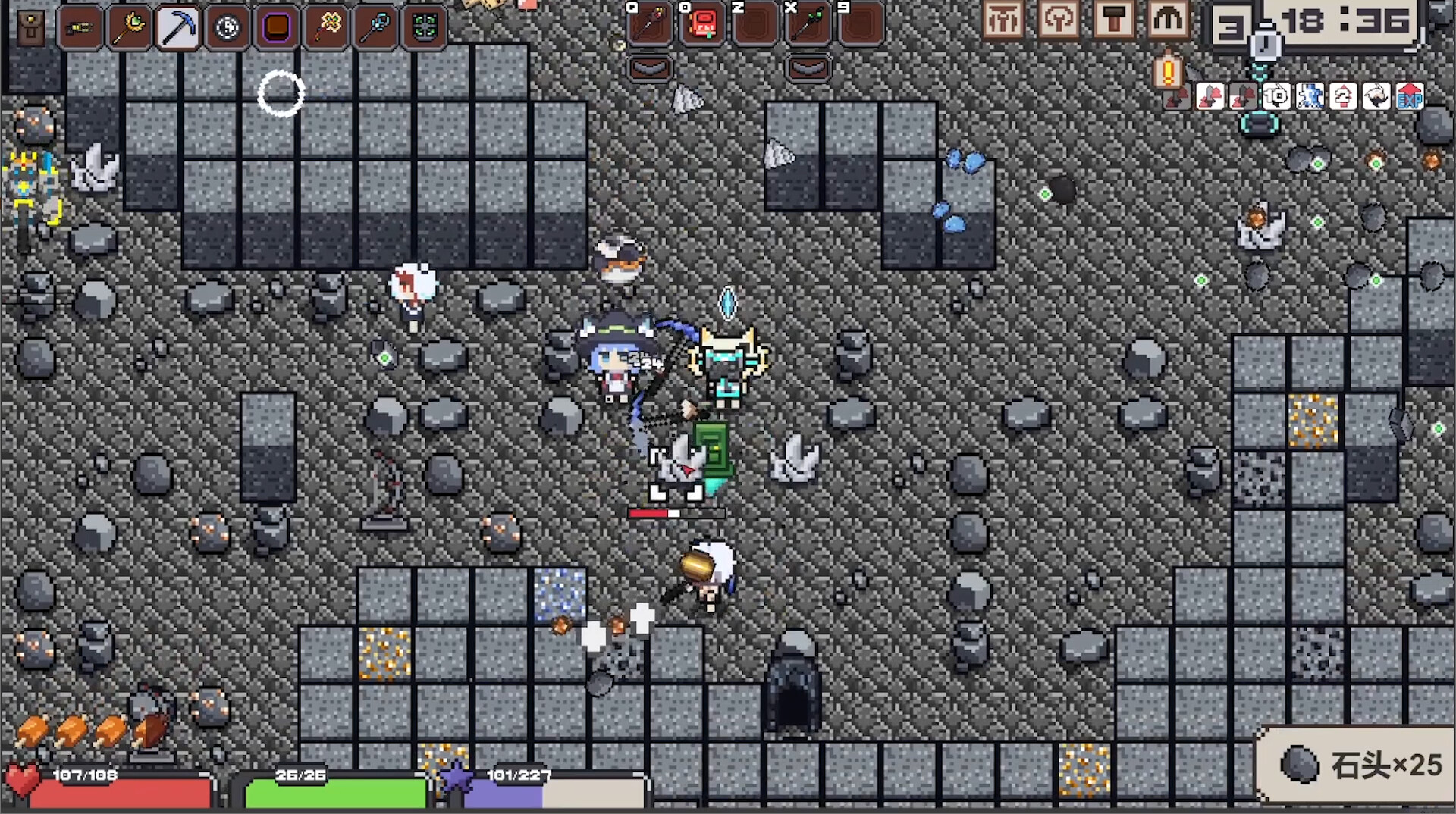Toggle the x10 multiplier buff icon
The image size is (1456, 814).
[x=1277, y=96]
